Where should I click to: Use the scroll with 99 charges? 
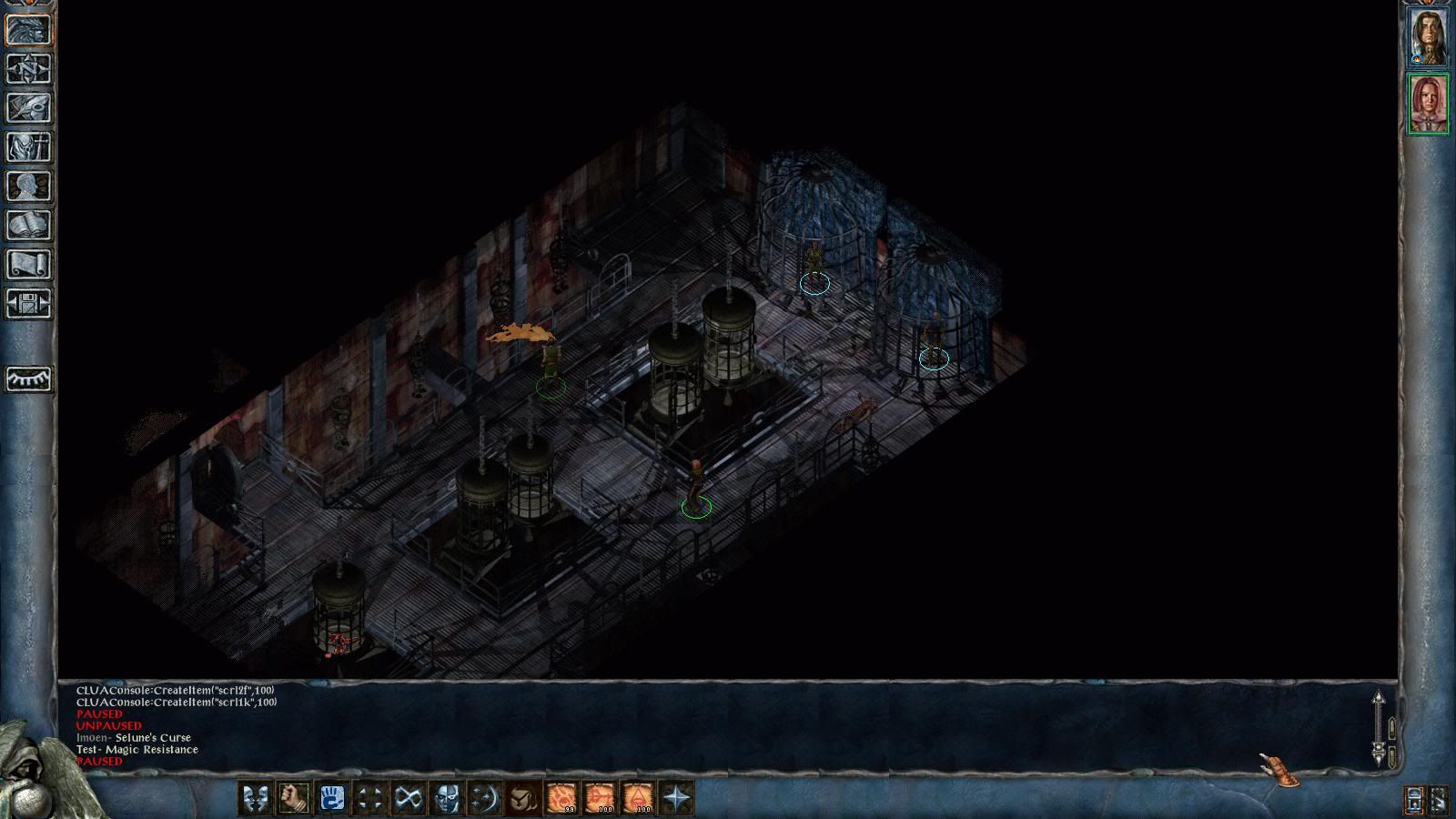click(561, 799)
